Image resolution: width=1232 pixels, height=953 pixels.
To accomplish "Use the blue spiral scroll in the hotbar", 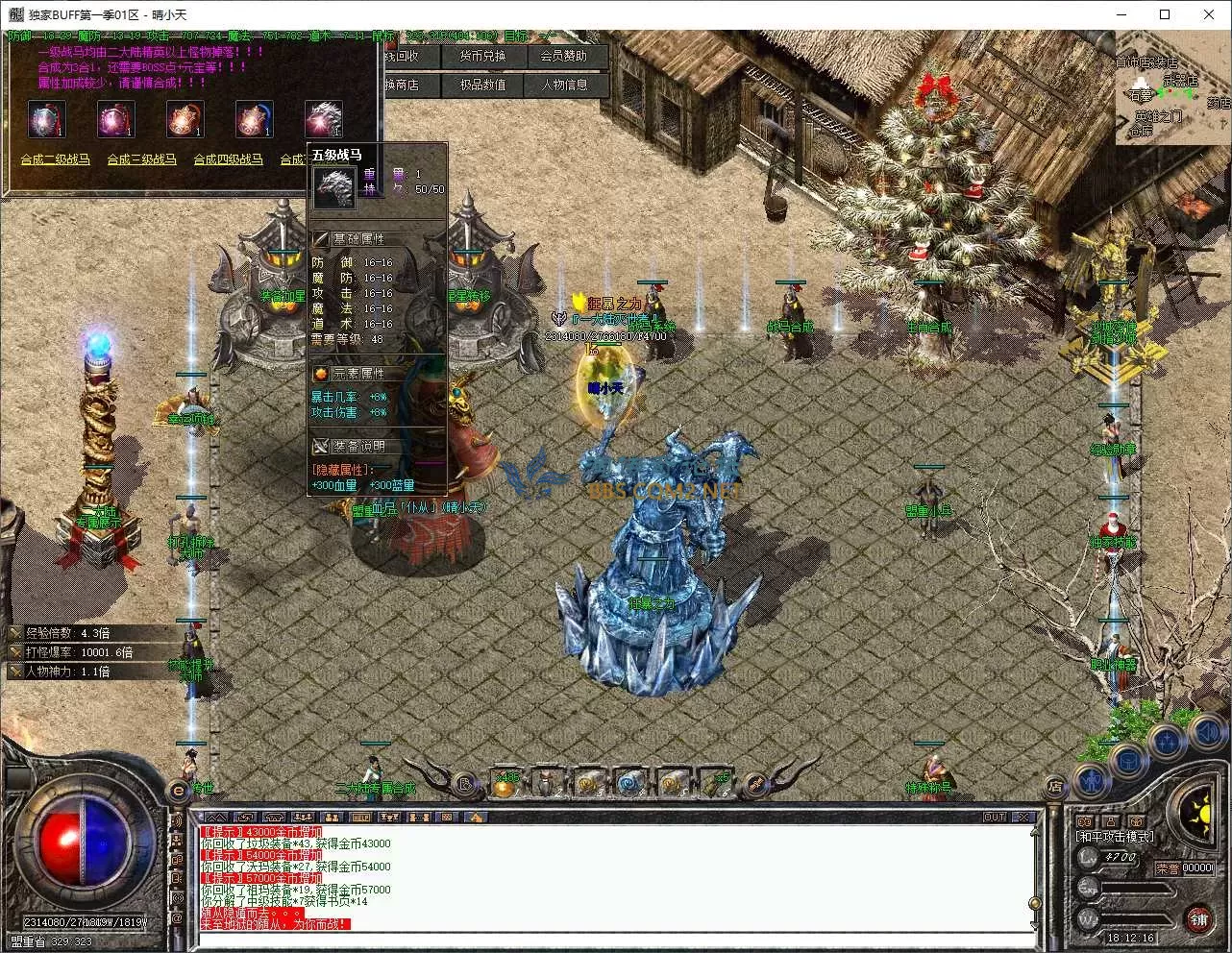I will pos(630,785).
